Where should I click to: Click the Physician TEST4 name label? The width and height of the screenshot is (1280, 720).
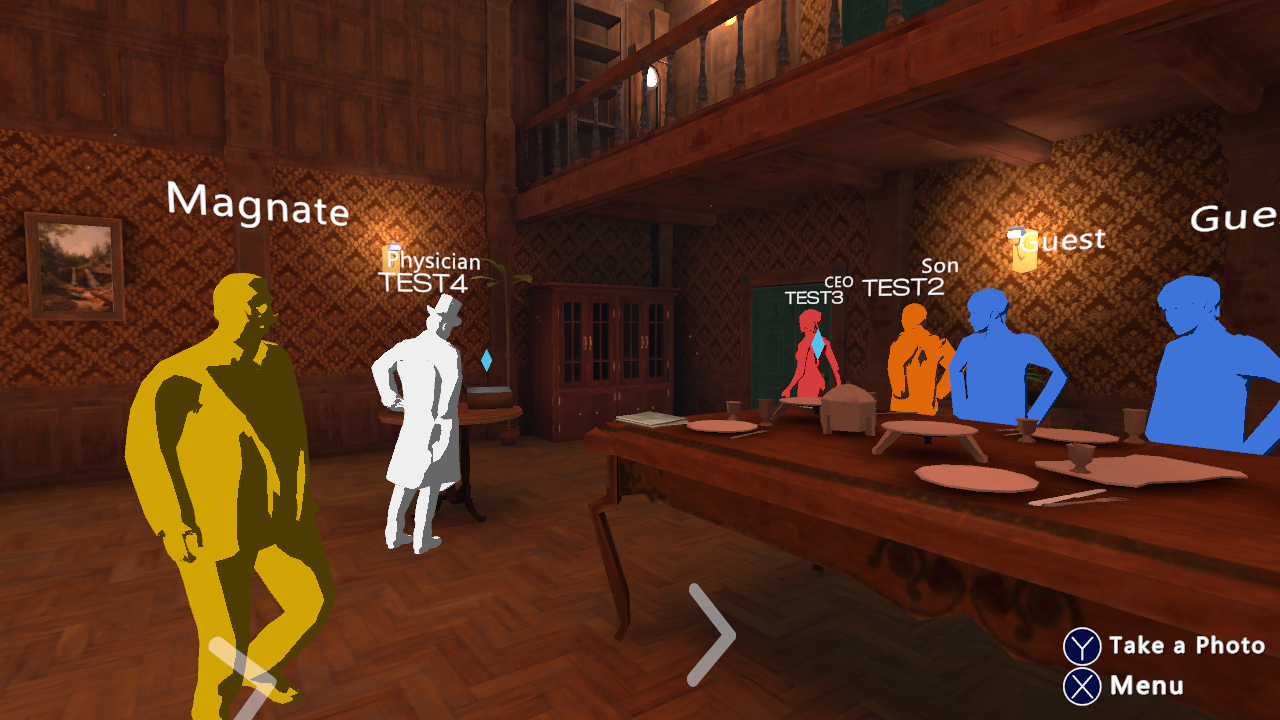(x=430, y=272)
